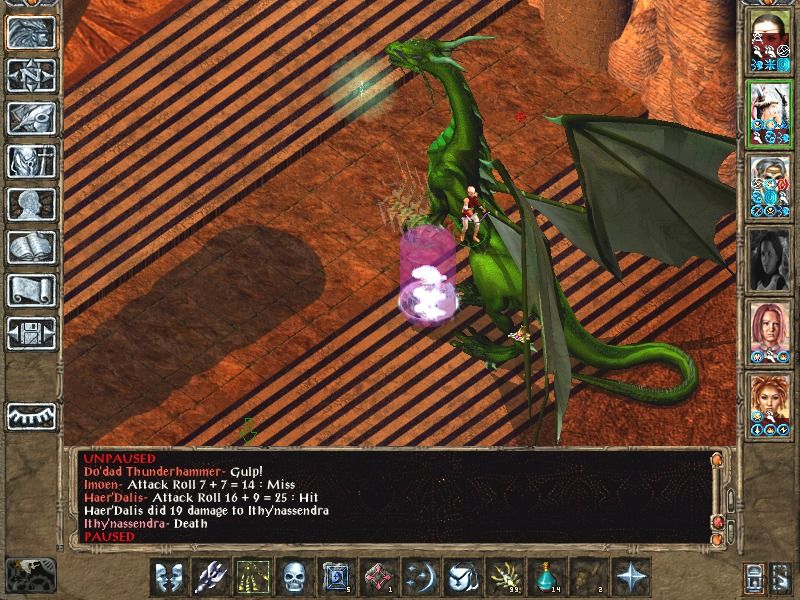Click the closed-eye button below the menu column
Screen dimensions: 800x600
[31, 416]
